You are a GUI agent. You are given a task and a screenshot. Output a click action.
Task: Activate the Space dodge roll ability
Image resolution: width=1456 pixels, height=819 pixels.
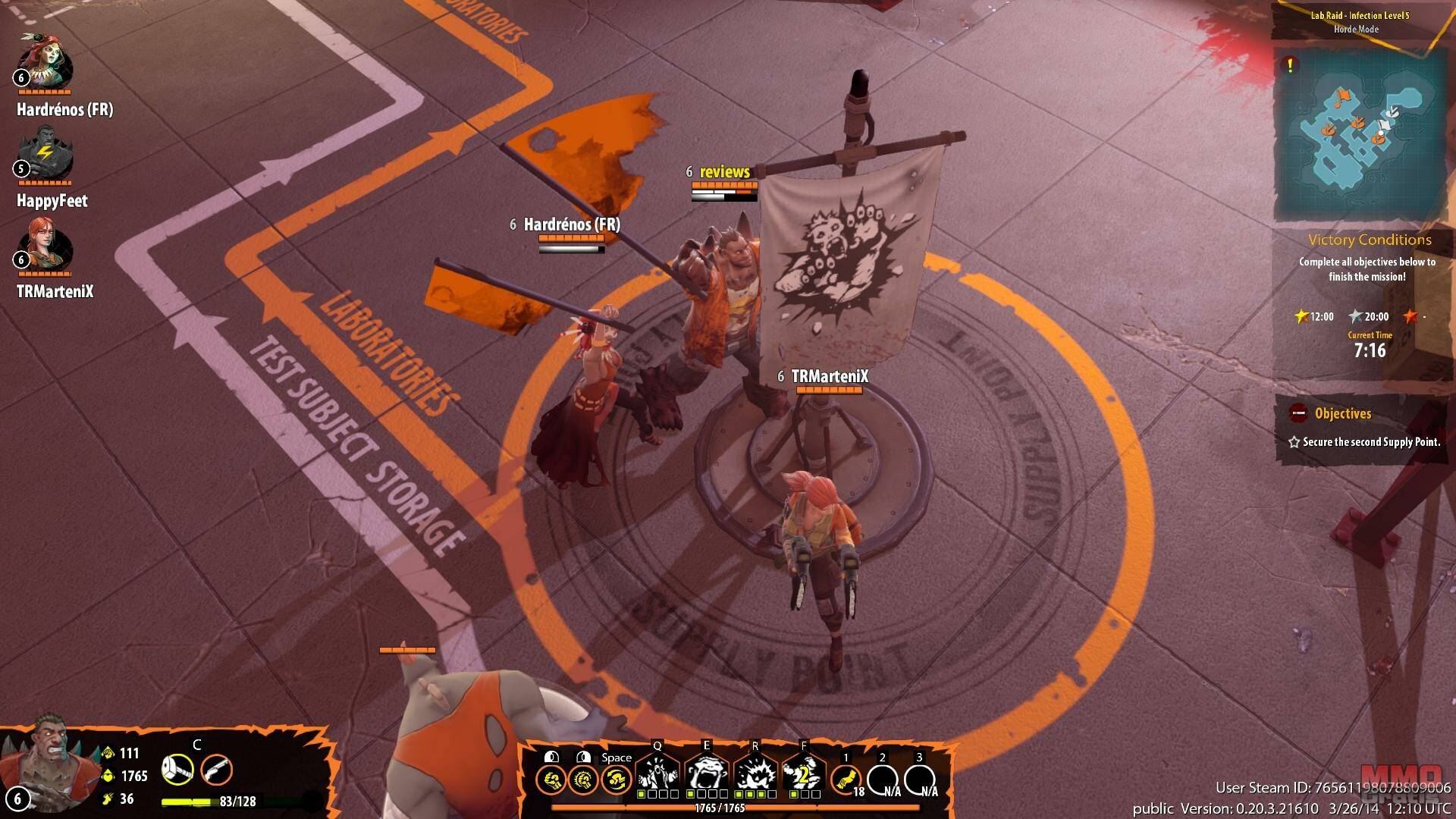coord(616,780)
